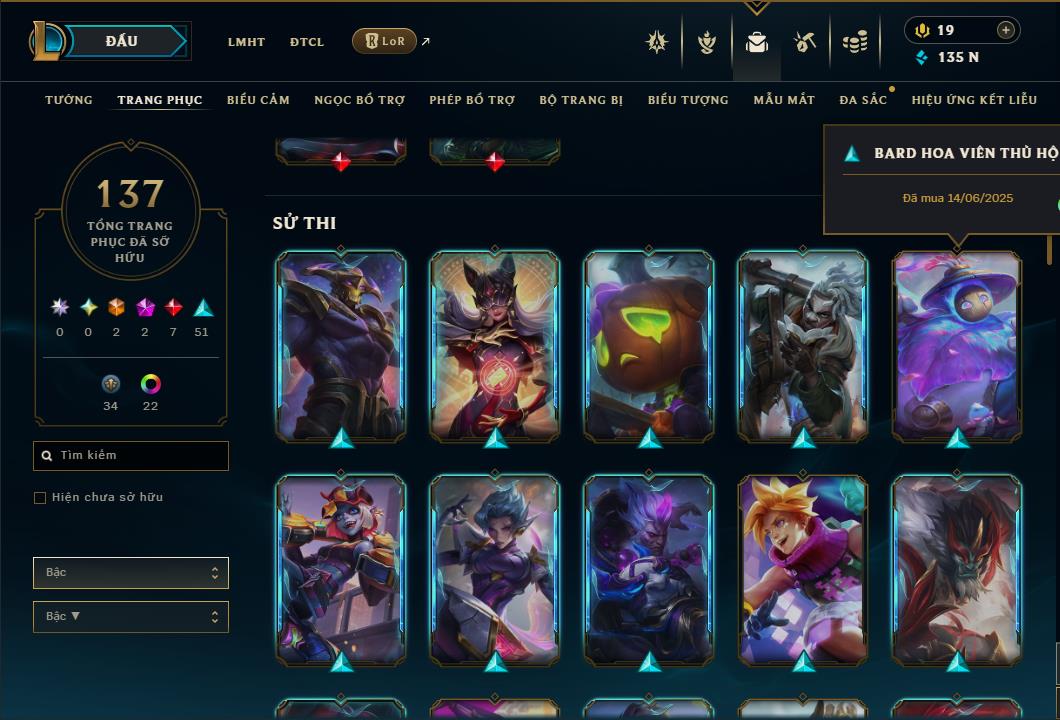Viewport: 1060px width, 720px height.
Task: View the HIỆU ỨNG KẾT LIỄU tab
Action: (x=975, y=100)
